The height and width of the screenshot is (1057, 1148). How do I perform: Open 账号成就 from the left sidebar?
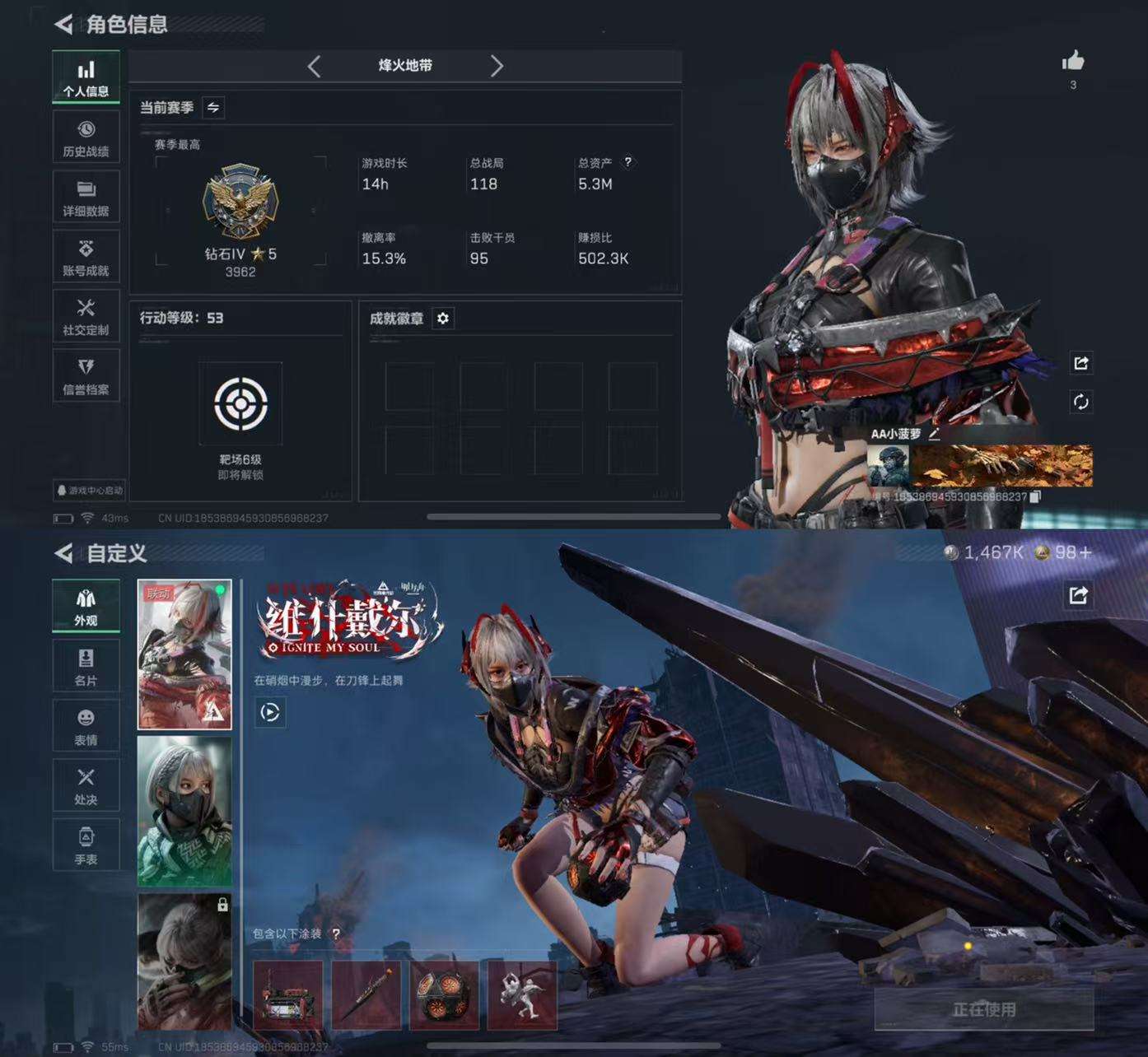[x=86, y=256]
